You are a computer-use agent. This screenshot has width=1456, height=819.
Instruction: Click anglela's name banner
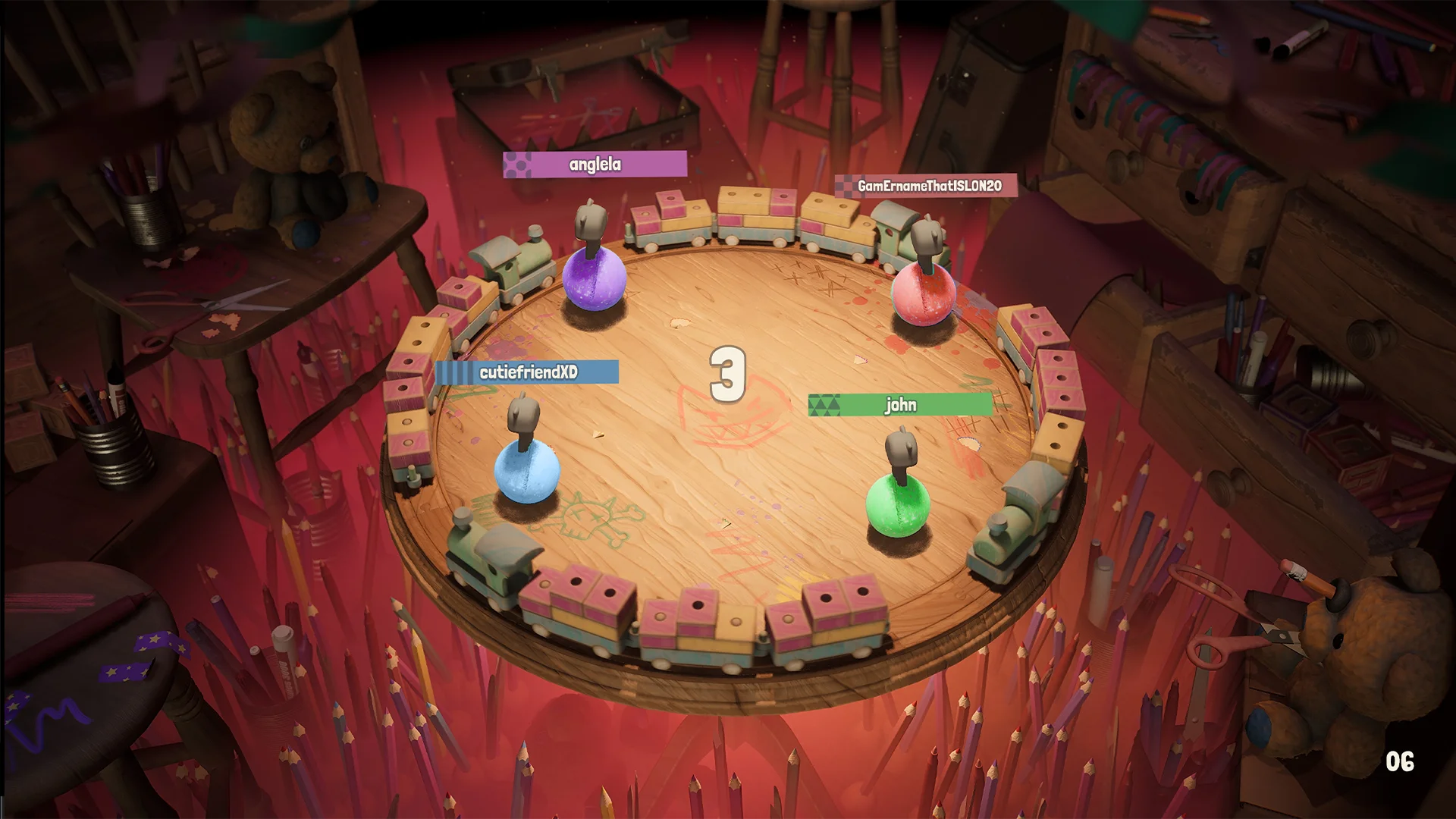(595, 164)
